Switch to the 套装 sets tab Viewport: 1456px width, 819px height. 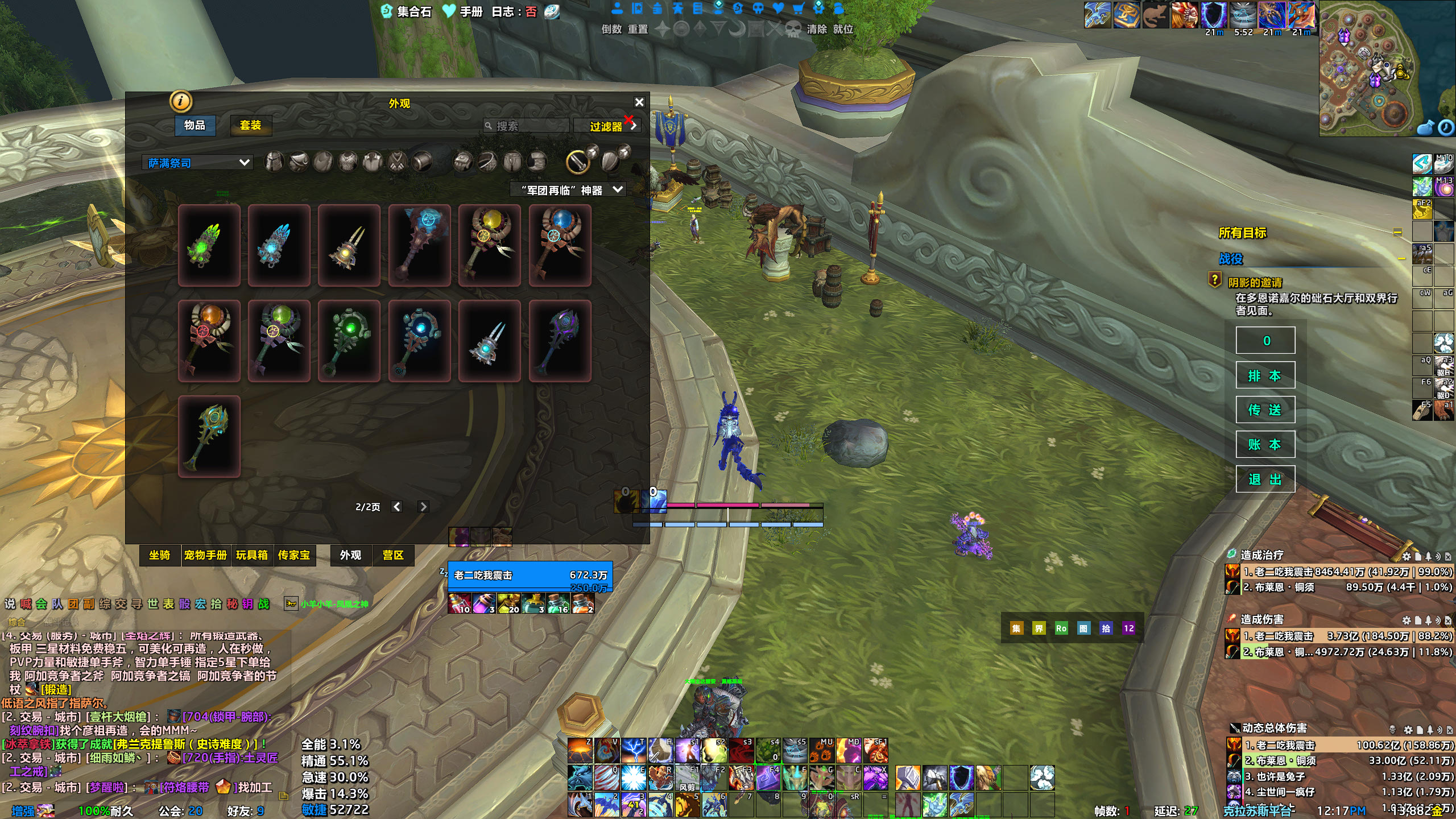click(250, 125)
